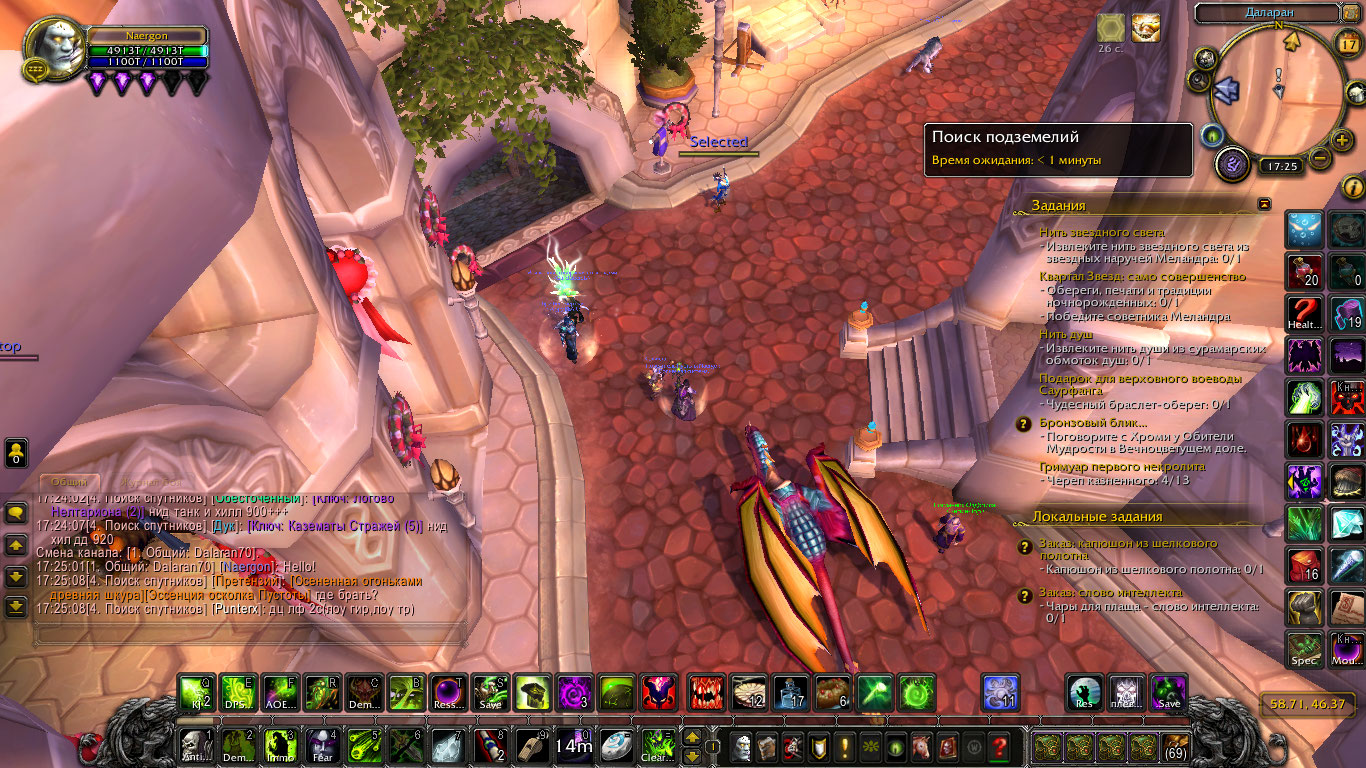
Task: Collapse the Задания quest tracker header
Action: [1264, 204]
